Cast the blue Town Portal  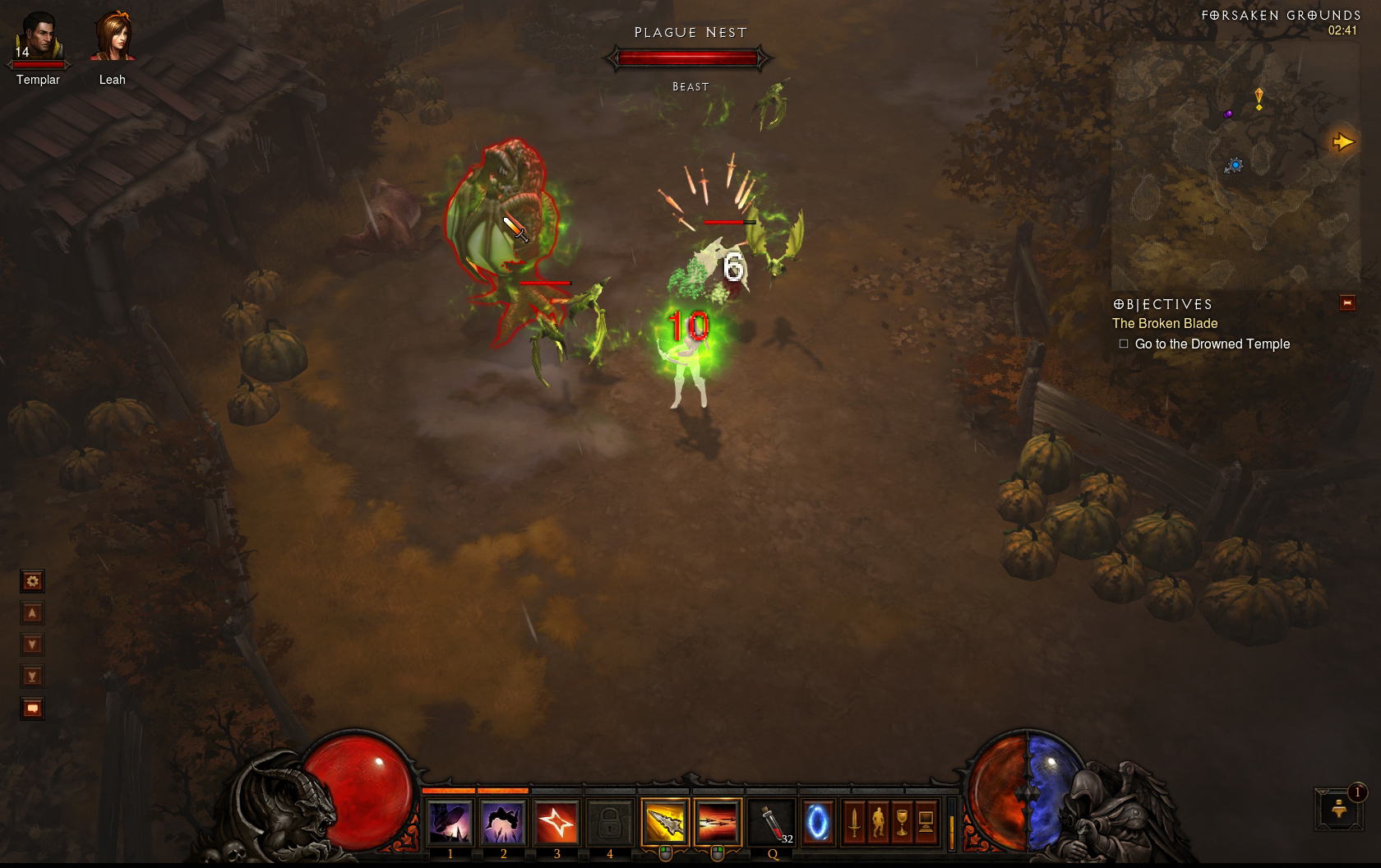(x=817, y=822)
